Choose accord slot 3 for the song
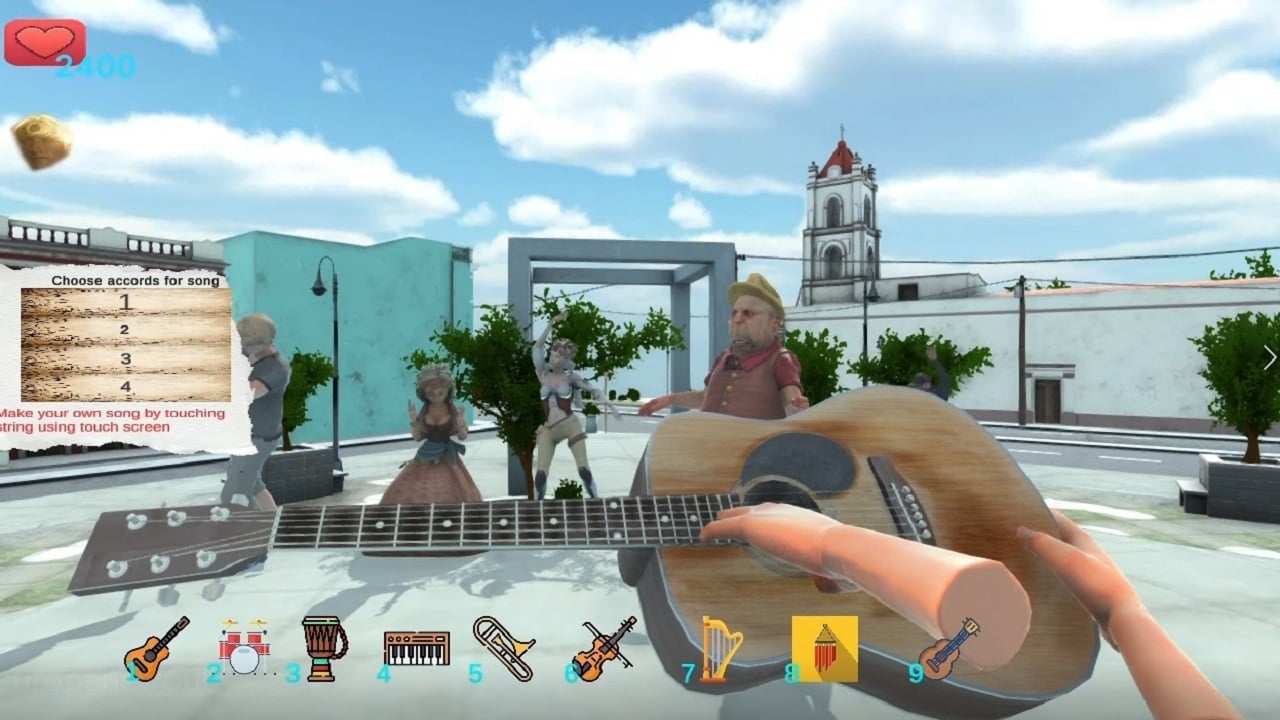 click(128, 357)
